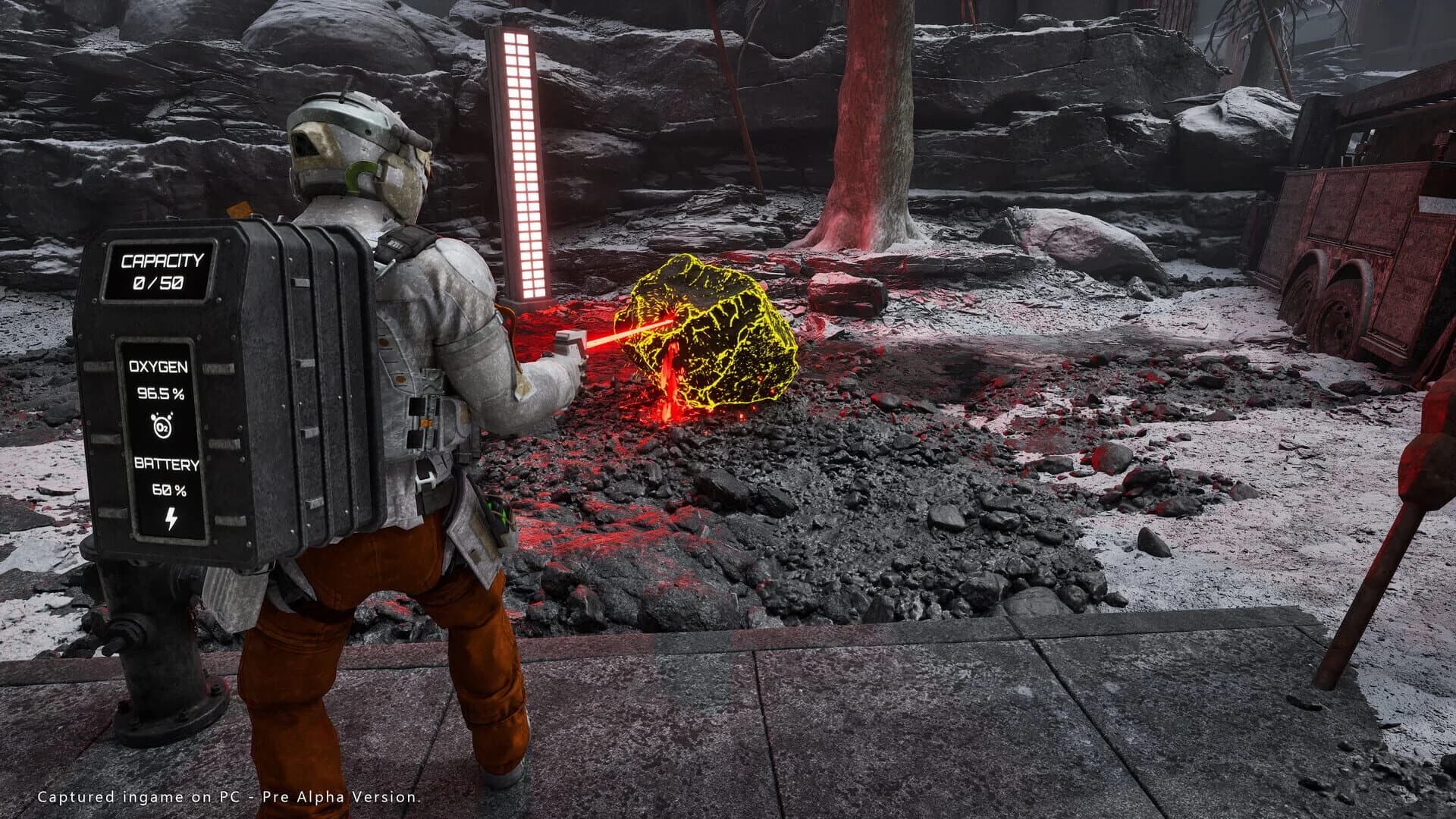
Task: Select the BATTERY 60% label
Action: pos(168,463)
